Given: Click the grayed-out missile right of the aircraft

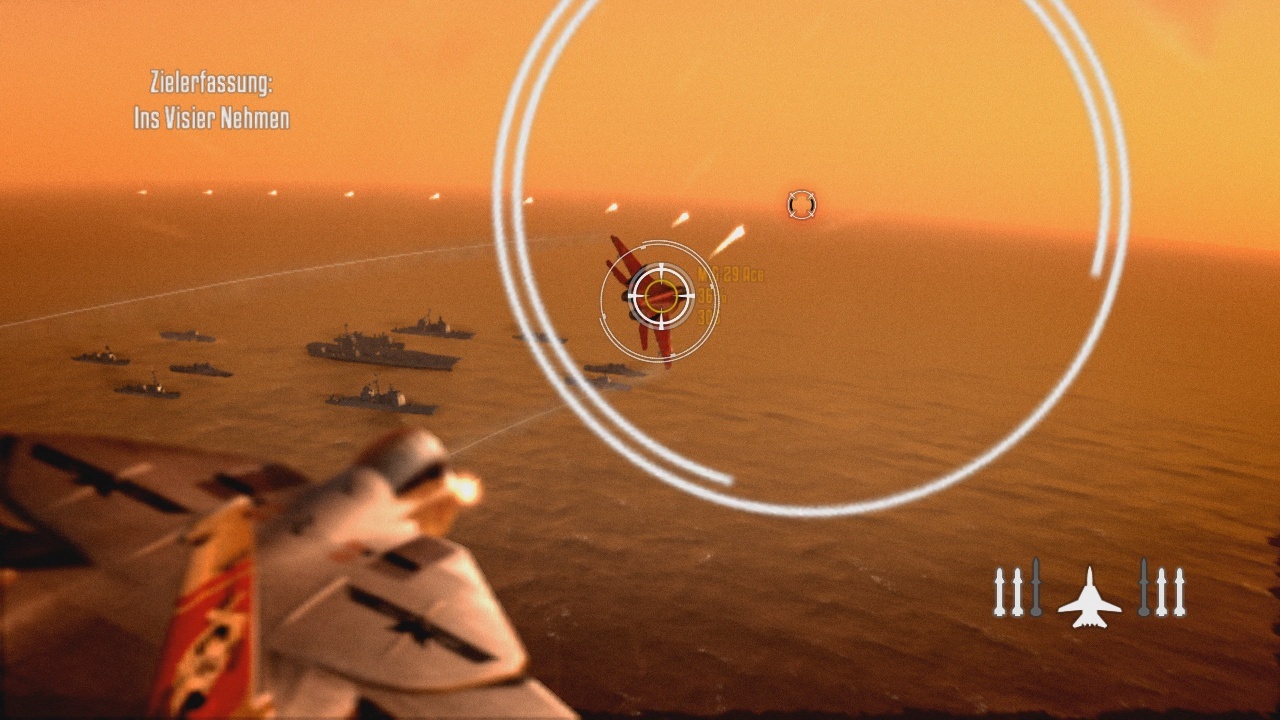Looking at the screenshot, I should (x=1143, y=590).
